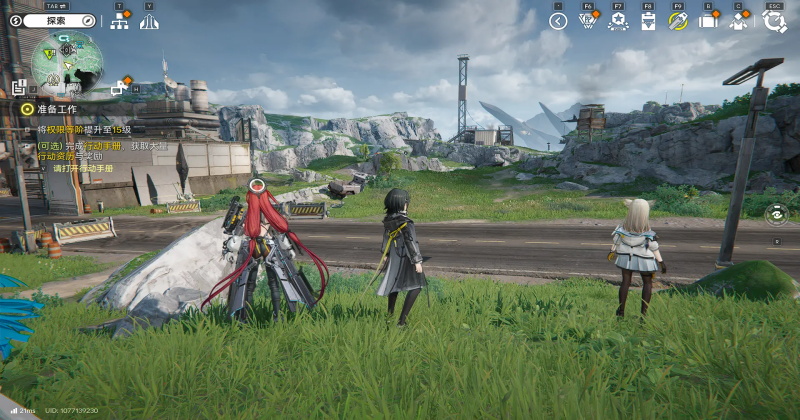Open the F7 star badge icon
Screen dimensions: 800x420
[618, 21]
